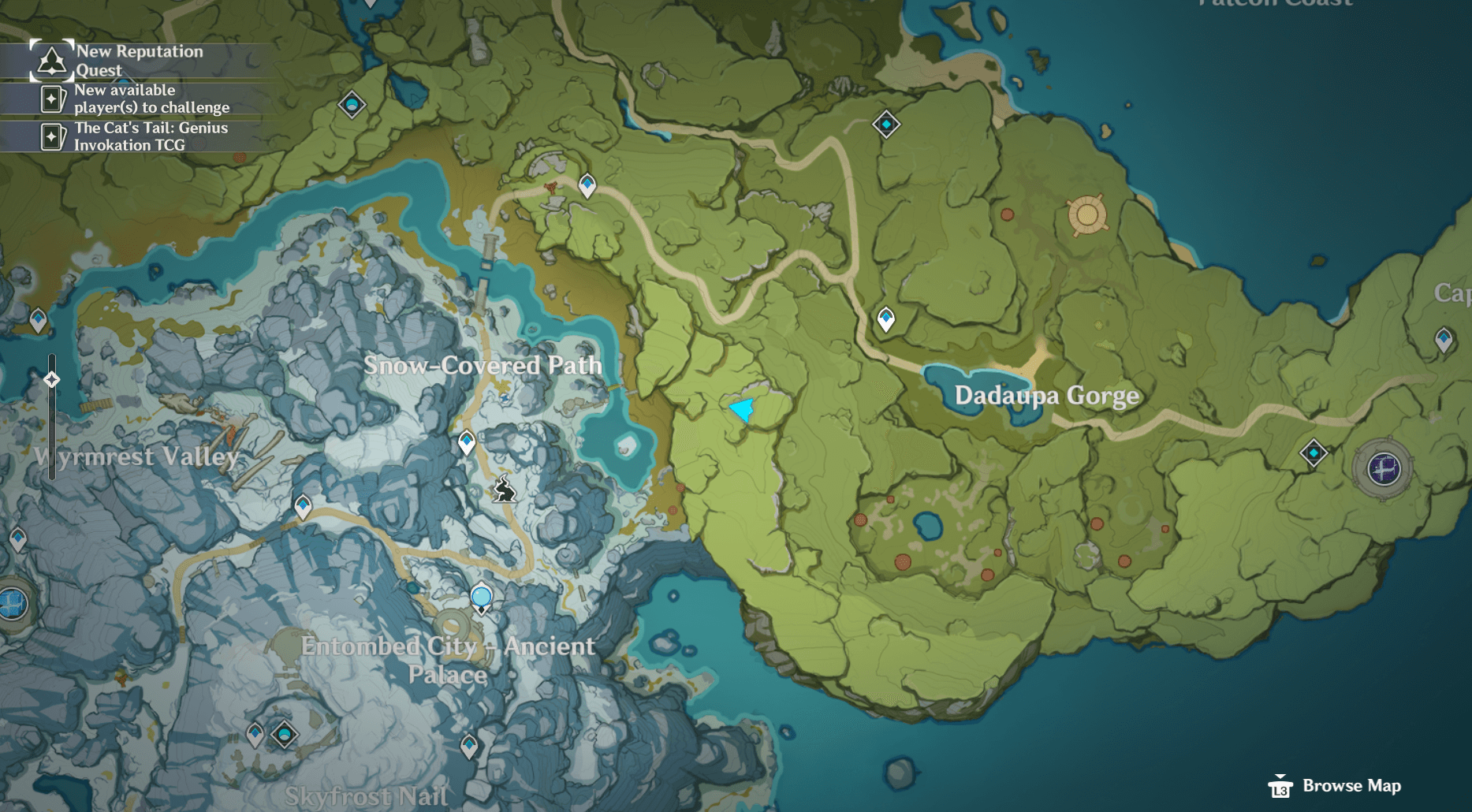The width and height of the screenshot is (1472, 812).
Task: Click the player position arrow marker
Action: [742, 409]
